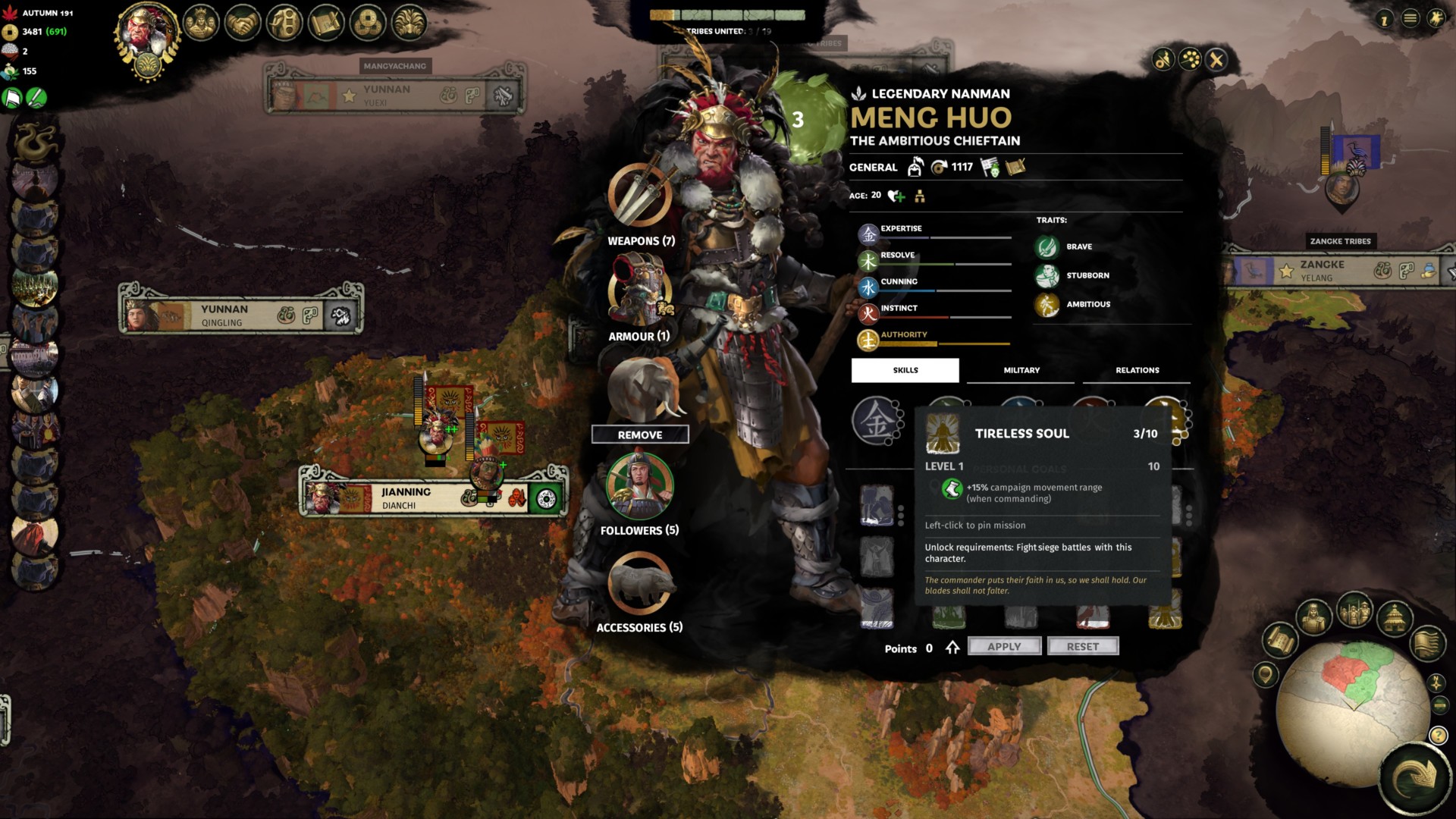Choose the Followers slot portrait

point(639,485)
